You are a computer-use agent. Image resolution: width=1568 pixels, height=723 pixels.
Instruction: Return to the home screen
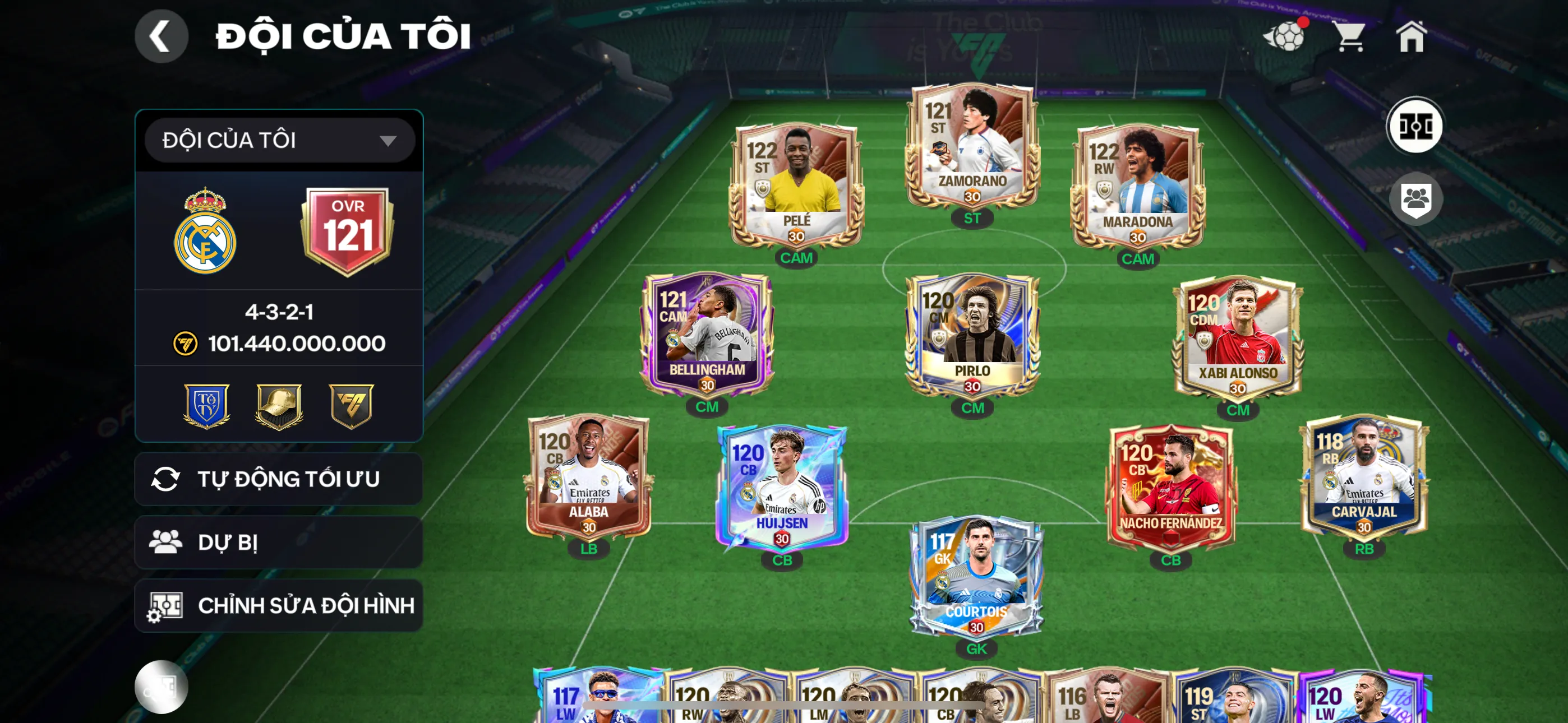point(1411,36)
